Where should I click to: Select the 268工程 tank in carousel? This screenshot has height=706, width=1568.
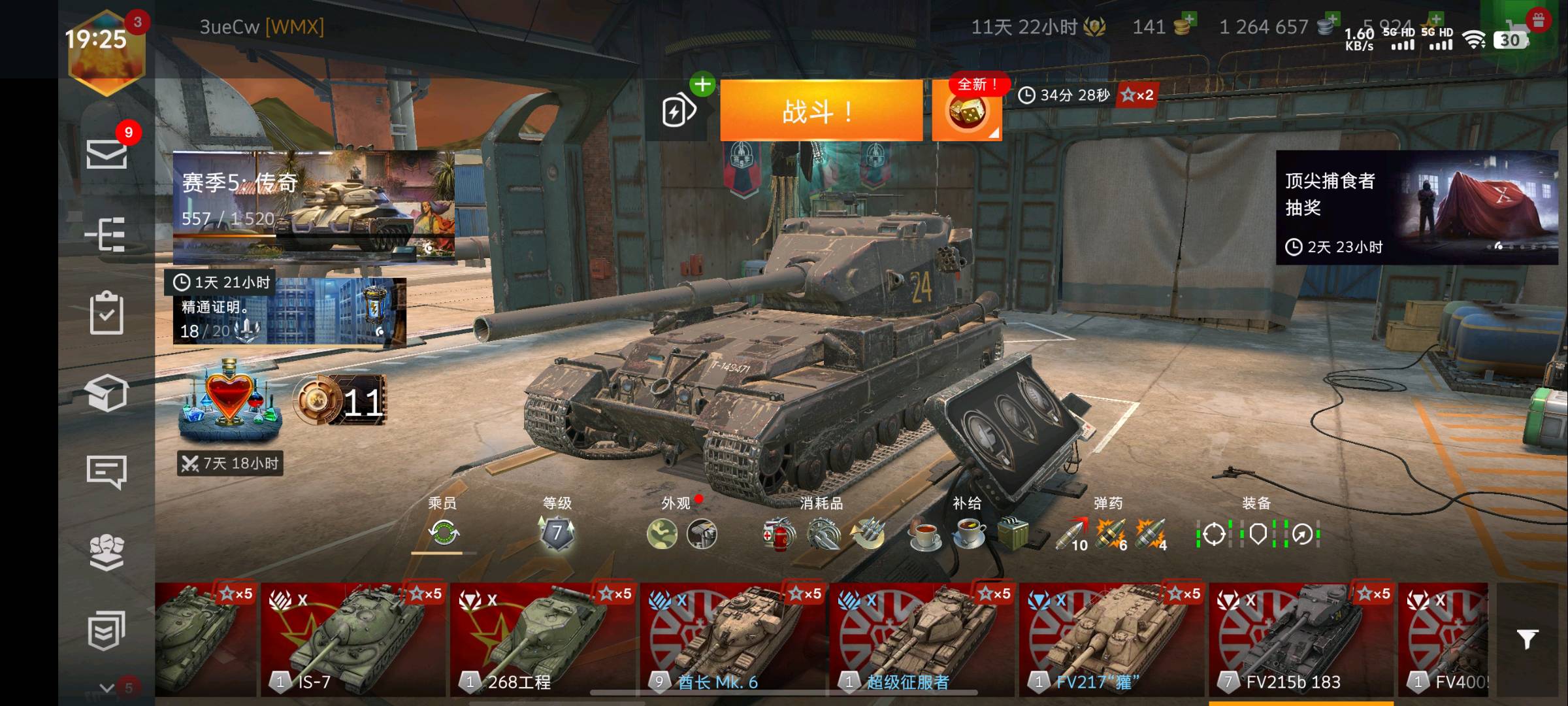(542, 641)
